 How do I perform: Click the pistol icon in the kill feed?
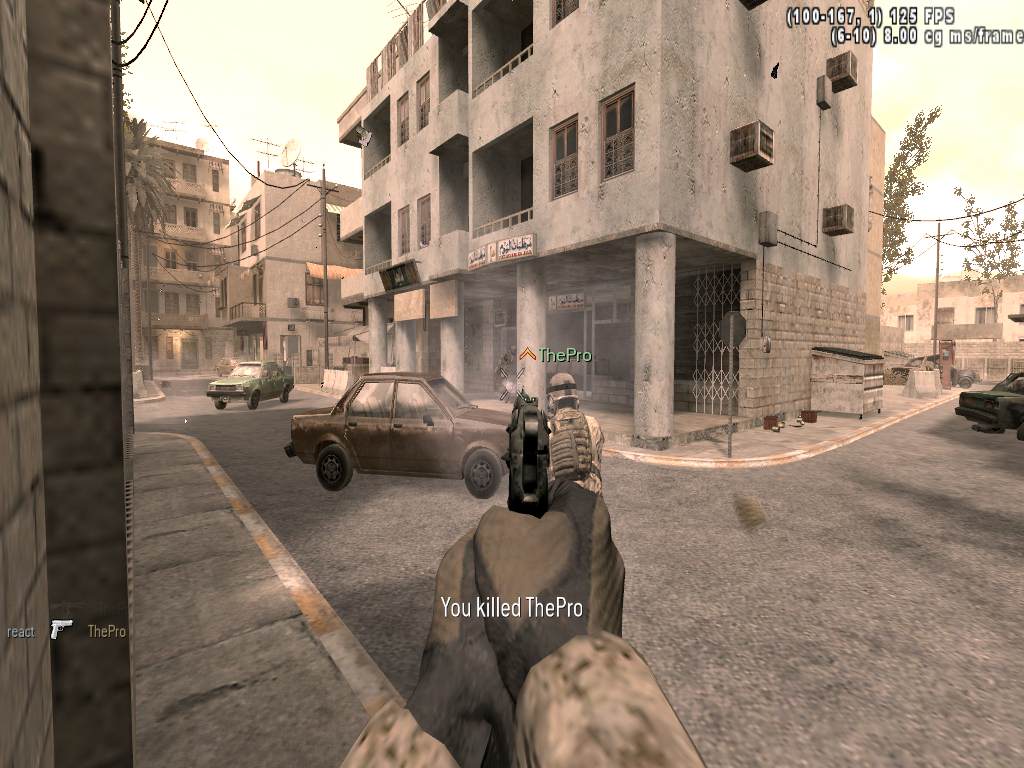[61, 629]
